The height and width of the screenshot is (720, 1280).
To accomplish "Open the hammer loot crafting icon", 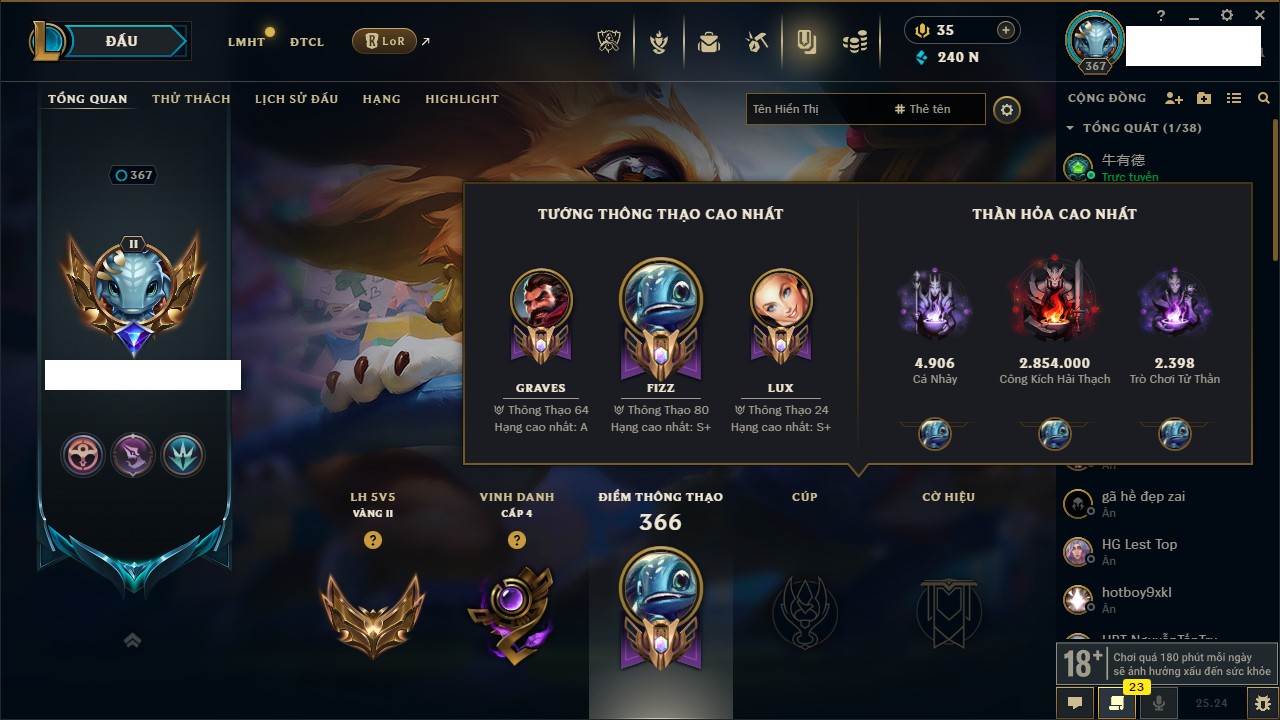I will tap(757, 42).
